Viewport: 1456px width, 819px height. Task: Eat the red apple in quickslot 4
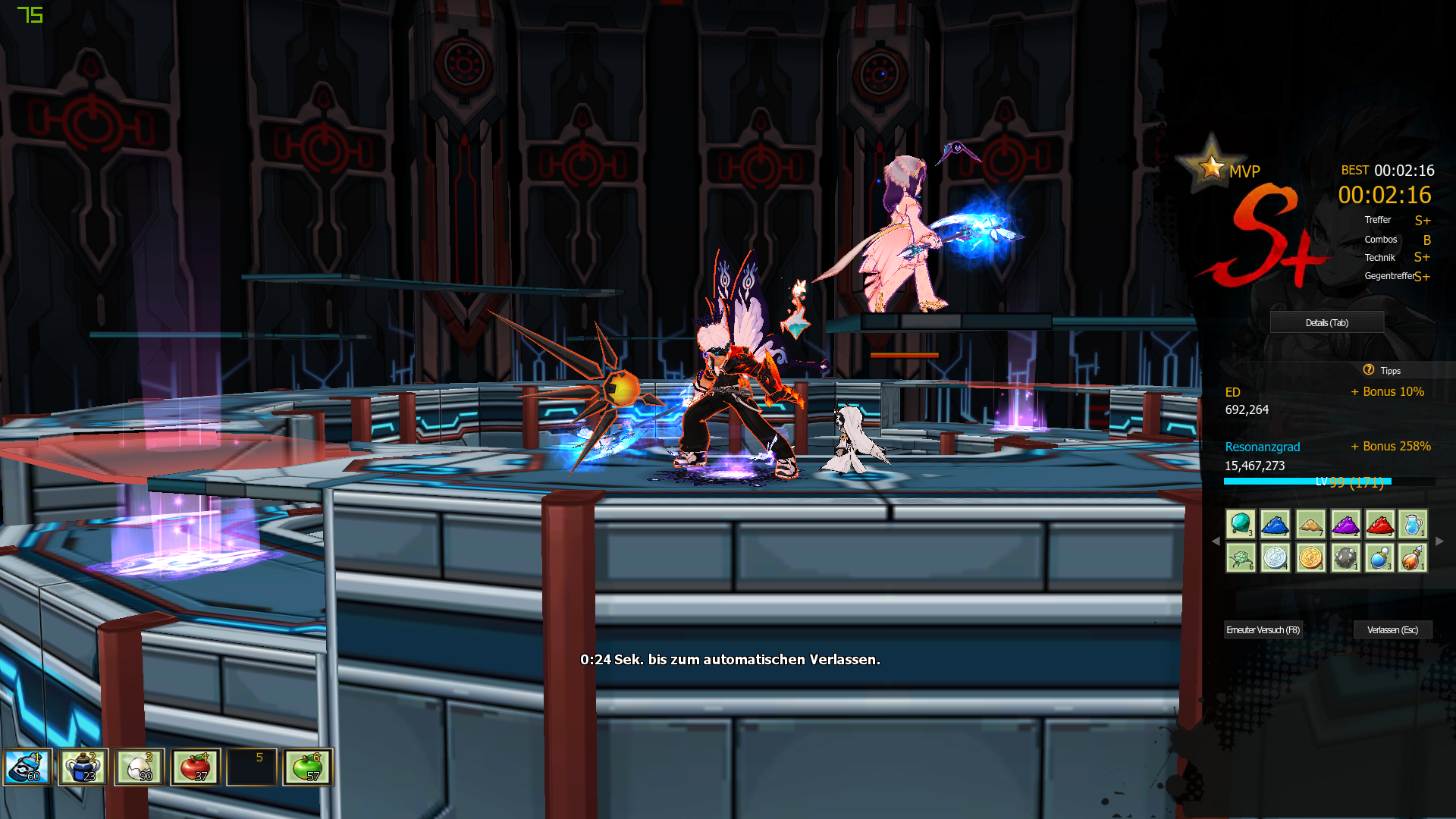[x=196, y=767]
